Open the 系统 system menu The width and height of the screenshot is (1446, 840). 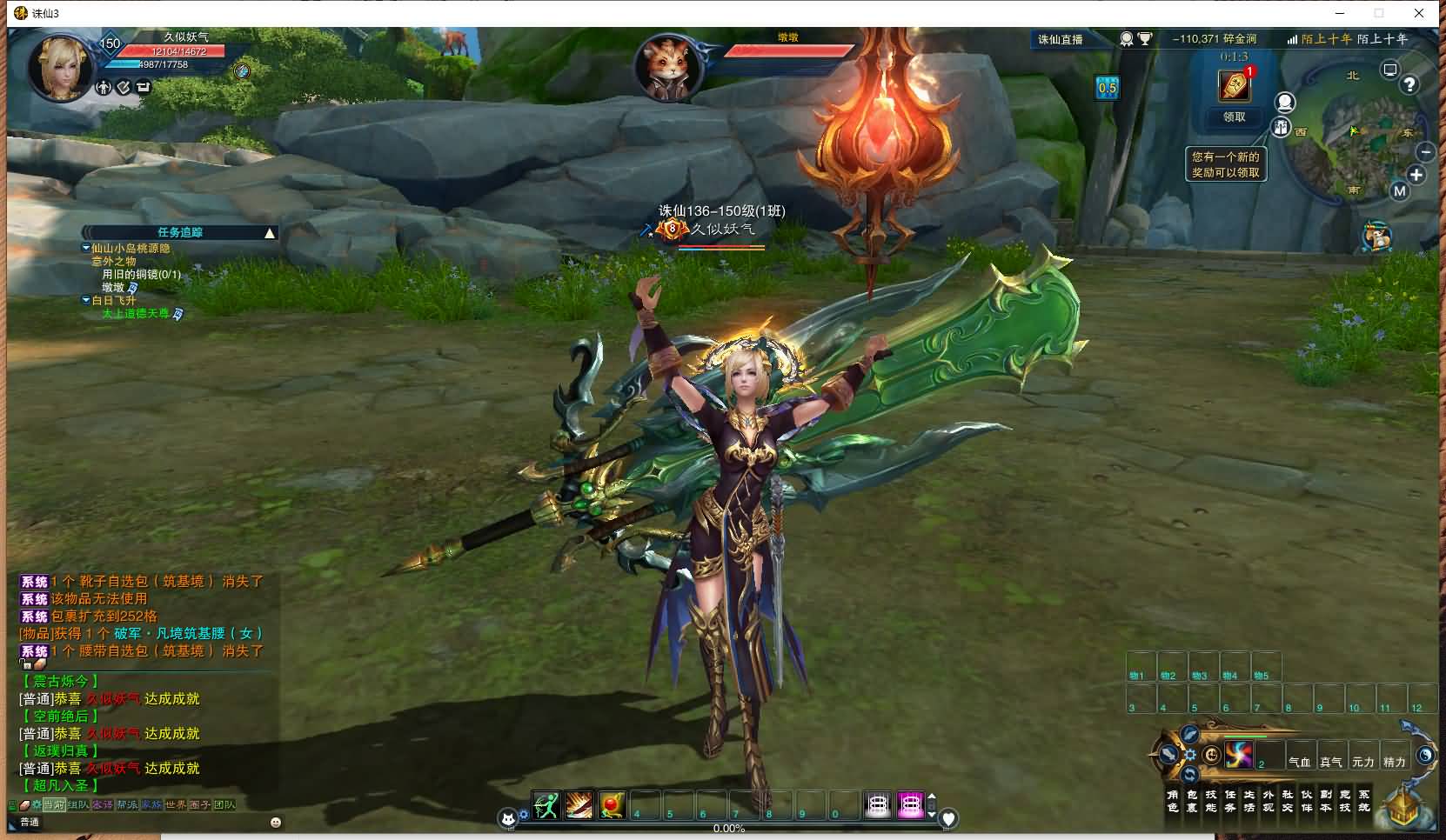point(1363,801)
